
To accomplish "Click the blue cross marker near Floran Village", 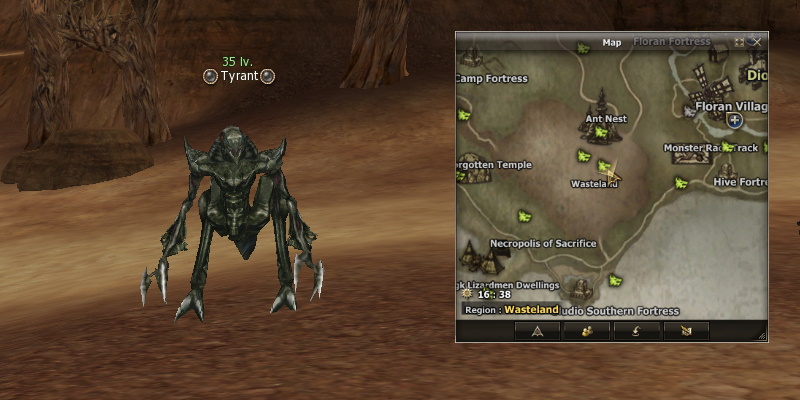I will coord(735,120).
